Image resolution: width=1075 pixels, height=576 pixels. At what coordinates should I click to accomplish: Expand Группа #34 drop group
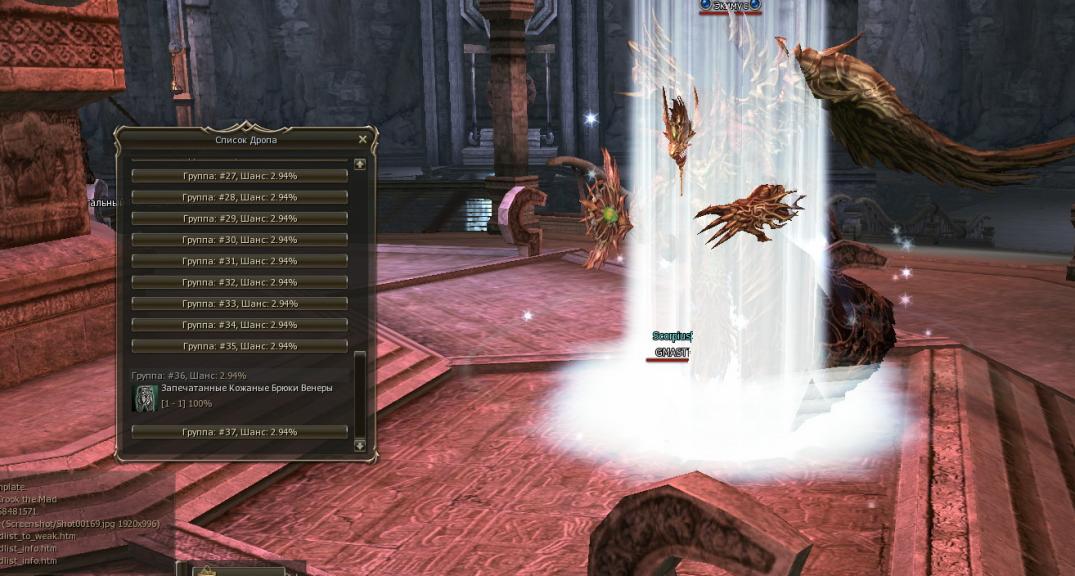point(240,325)
